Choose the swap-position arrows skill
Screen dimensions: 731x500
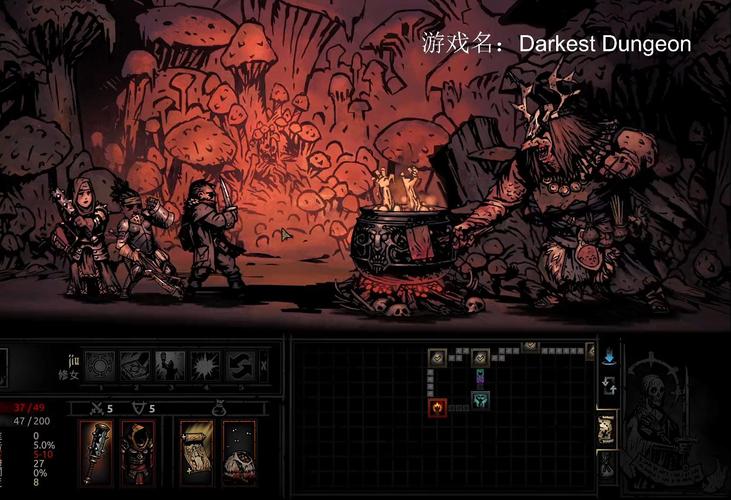[238, 365]
